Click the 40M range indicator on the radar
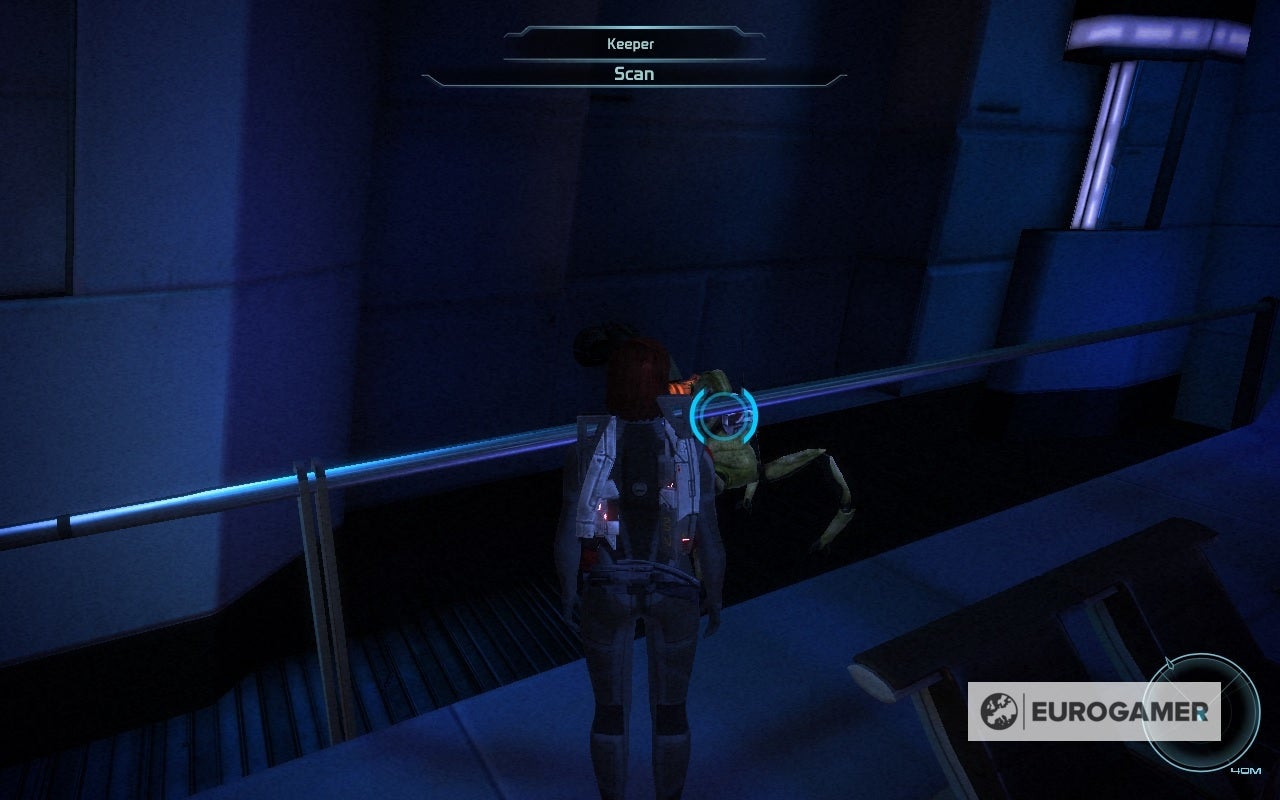The width and height of the screenshot is (1280, 800). pos(1246,771)
